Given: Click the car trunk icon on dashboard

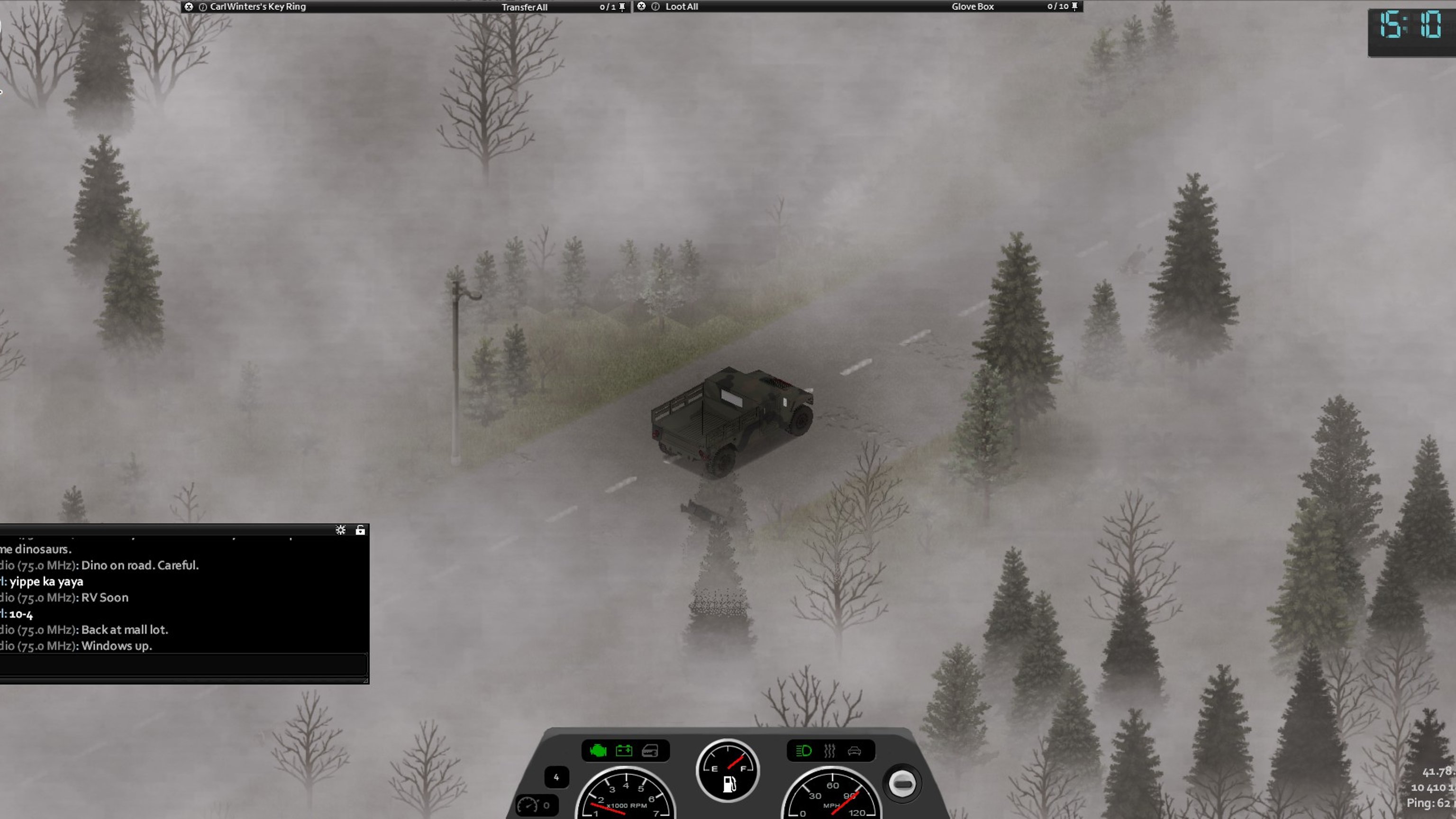Looking at the screenshot, I should (x=854, y=751).
